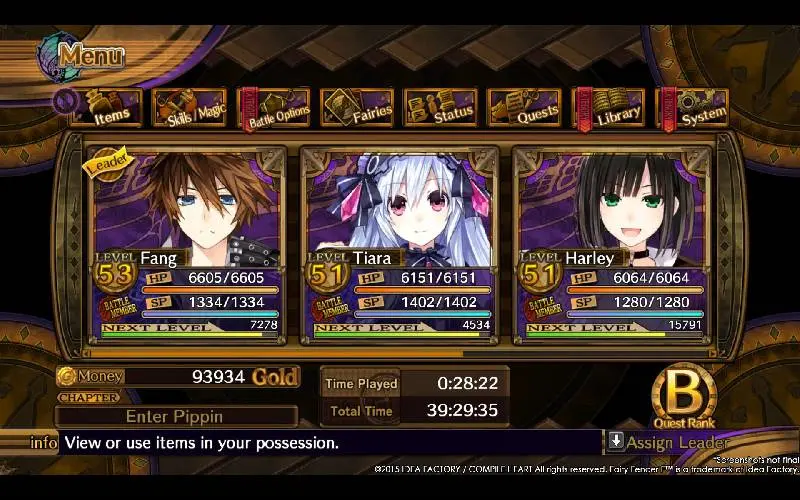This screenshot has width=800, height=500.
Task: Open the Fairies menu
Action: (x=357, y=109)
